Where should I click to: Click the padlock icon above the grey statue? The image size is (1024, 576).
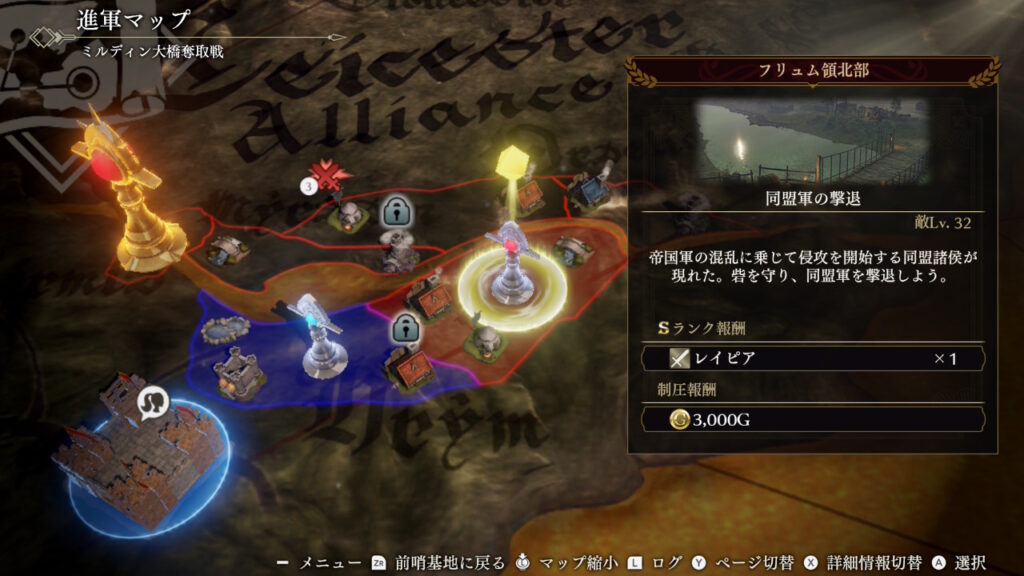pyautogui.click(x=396, y=211)
